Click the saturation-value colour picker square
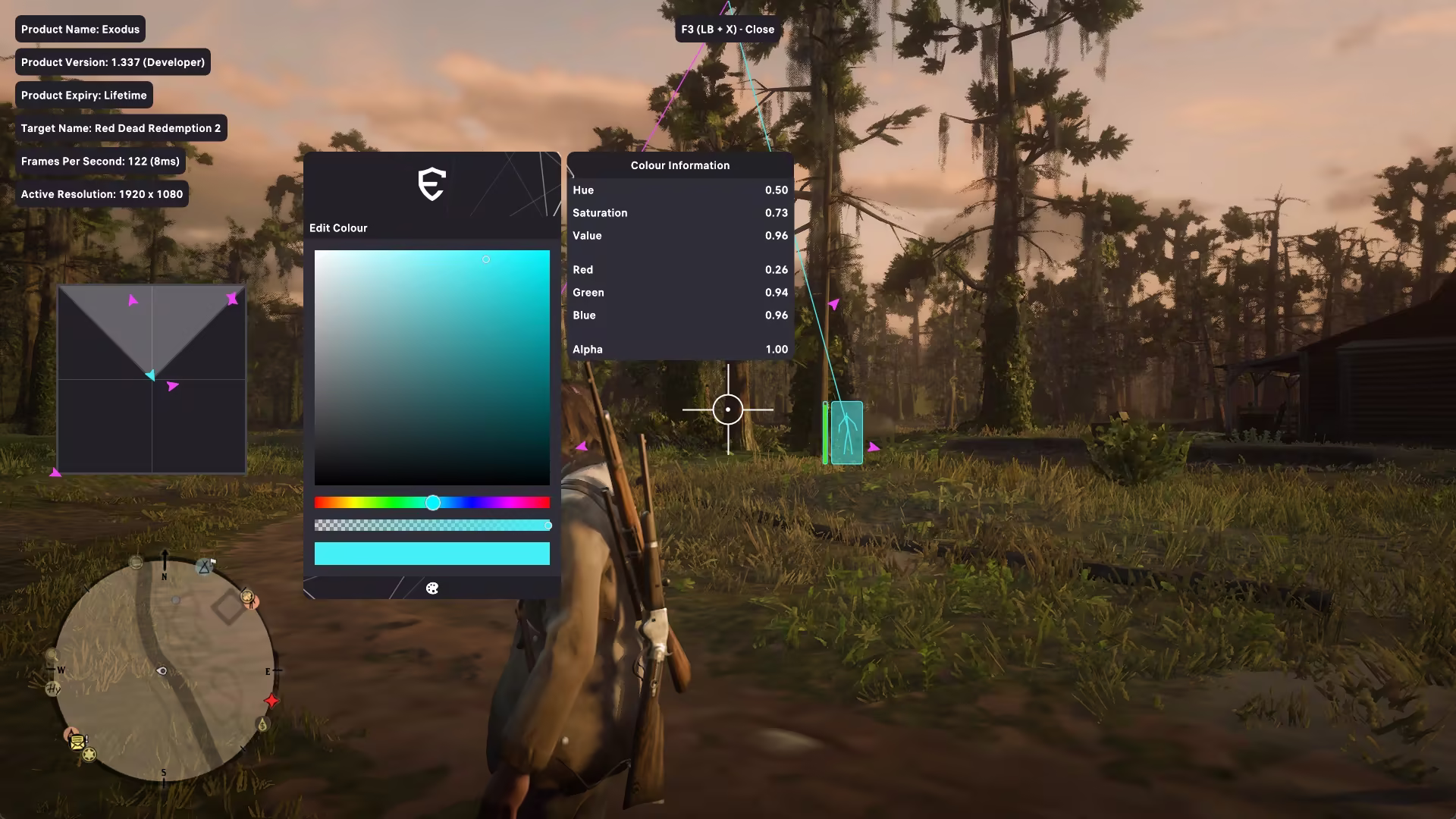 point(431,368)
